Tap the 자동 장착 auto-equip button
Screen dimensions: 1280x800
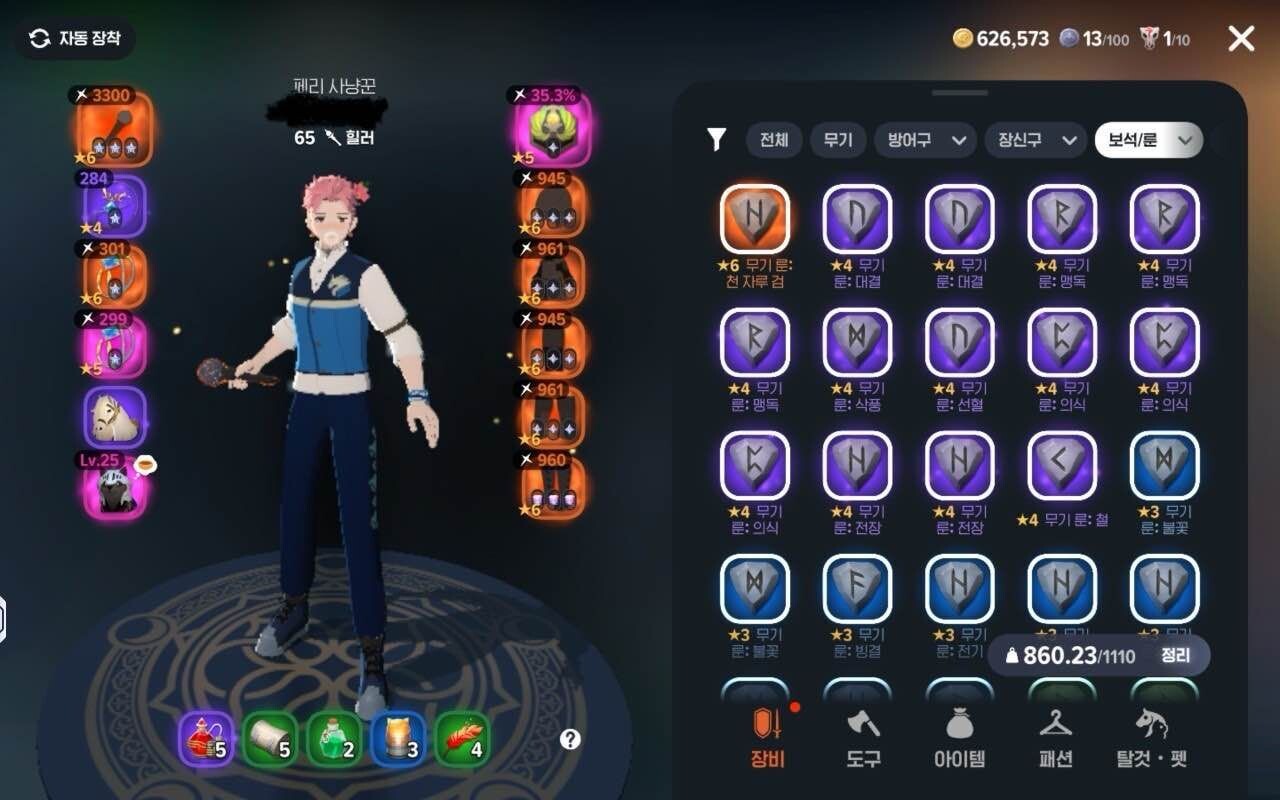coord(76,39)
